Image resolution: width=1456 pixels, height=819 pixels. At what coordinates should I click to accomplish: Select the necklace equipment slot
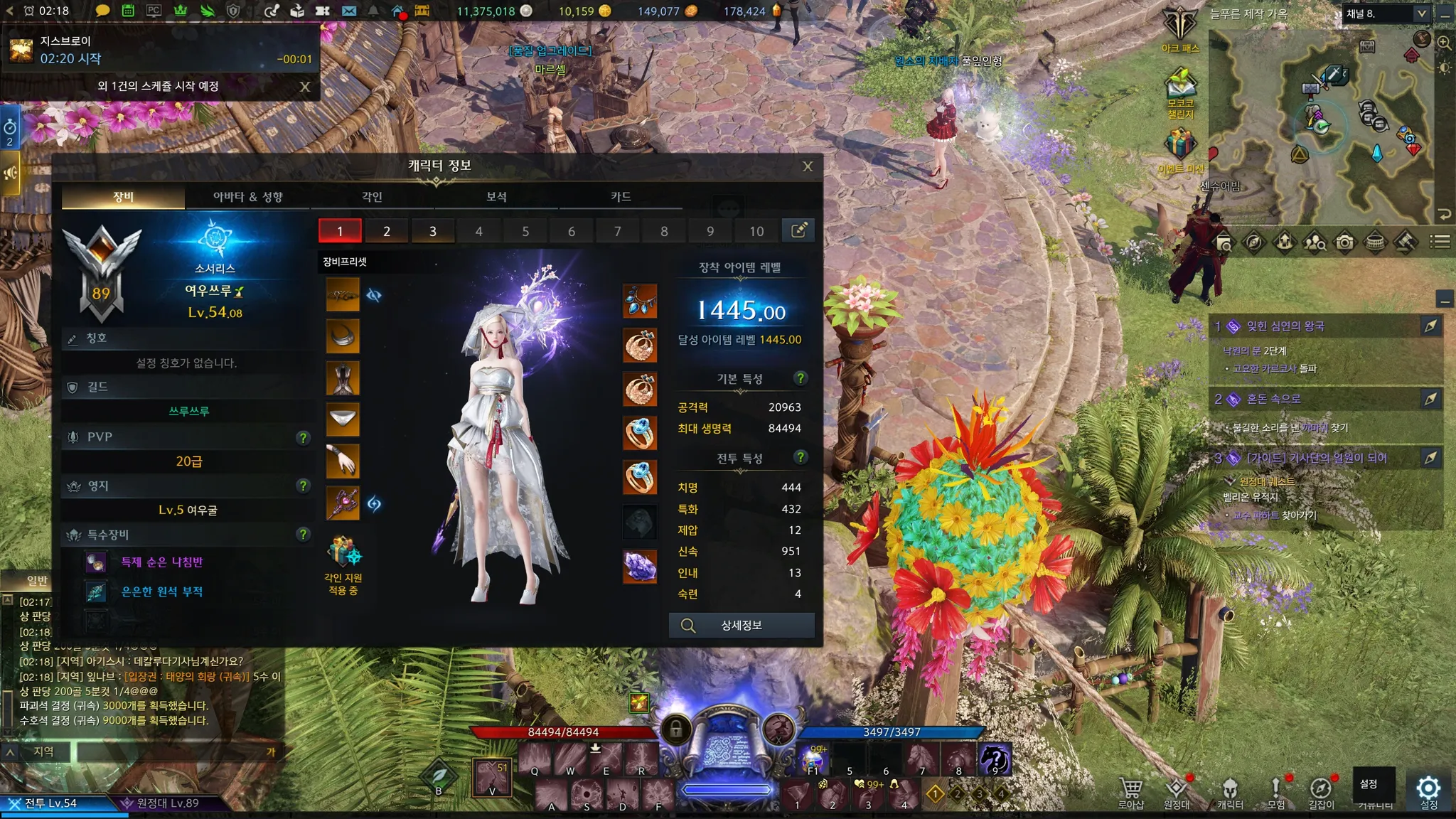coord(640,301)
